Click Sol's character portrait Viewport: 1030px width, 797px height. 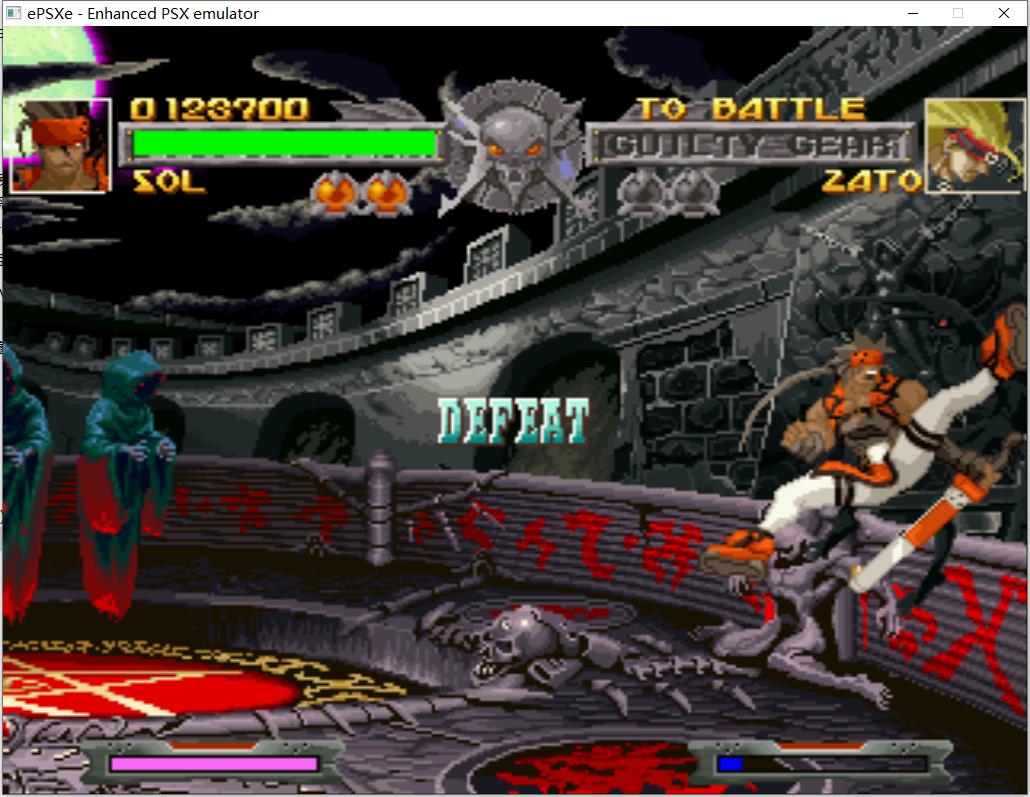(x=59, y=145)
